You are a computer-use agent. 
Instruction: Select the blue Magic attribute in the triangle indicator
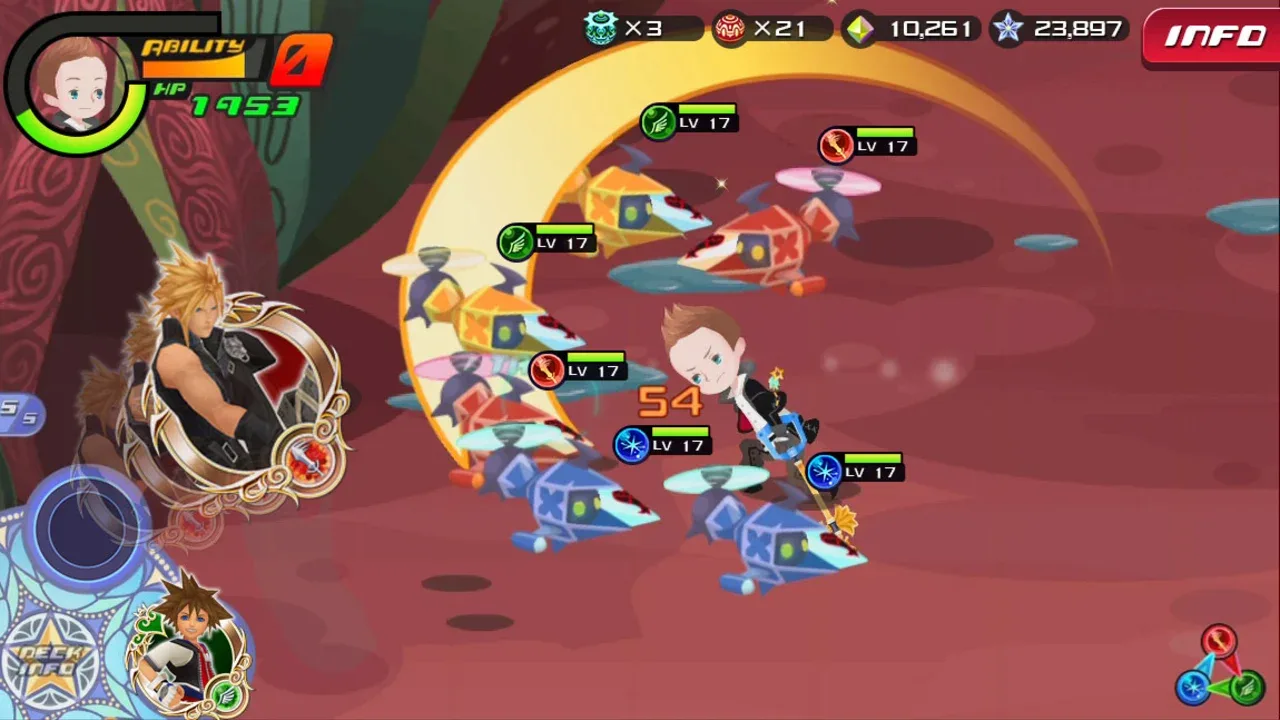(x=1193, y=687)
